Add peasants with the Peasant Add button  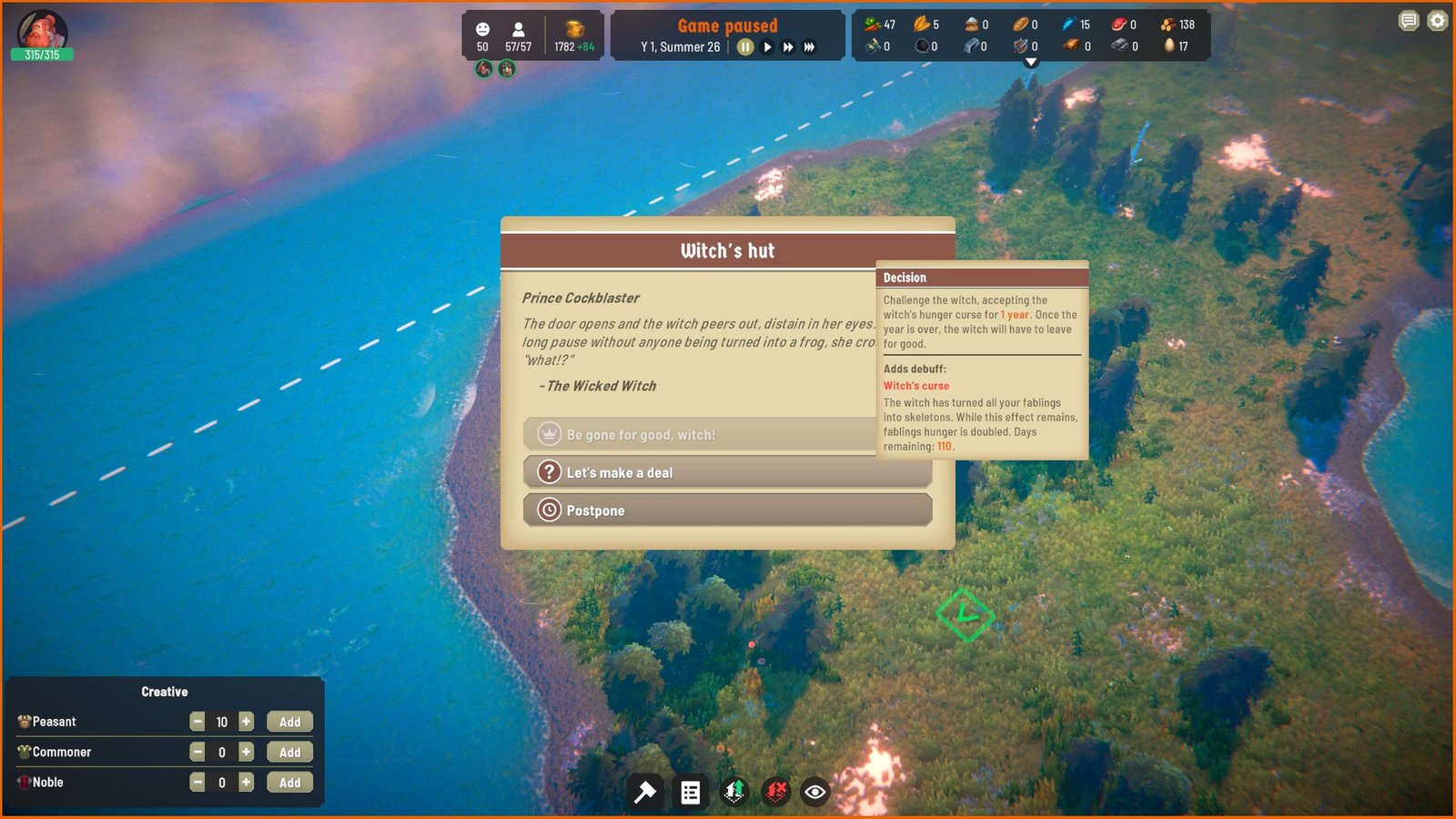pyautogui.click(x=289, y=723)
